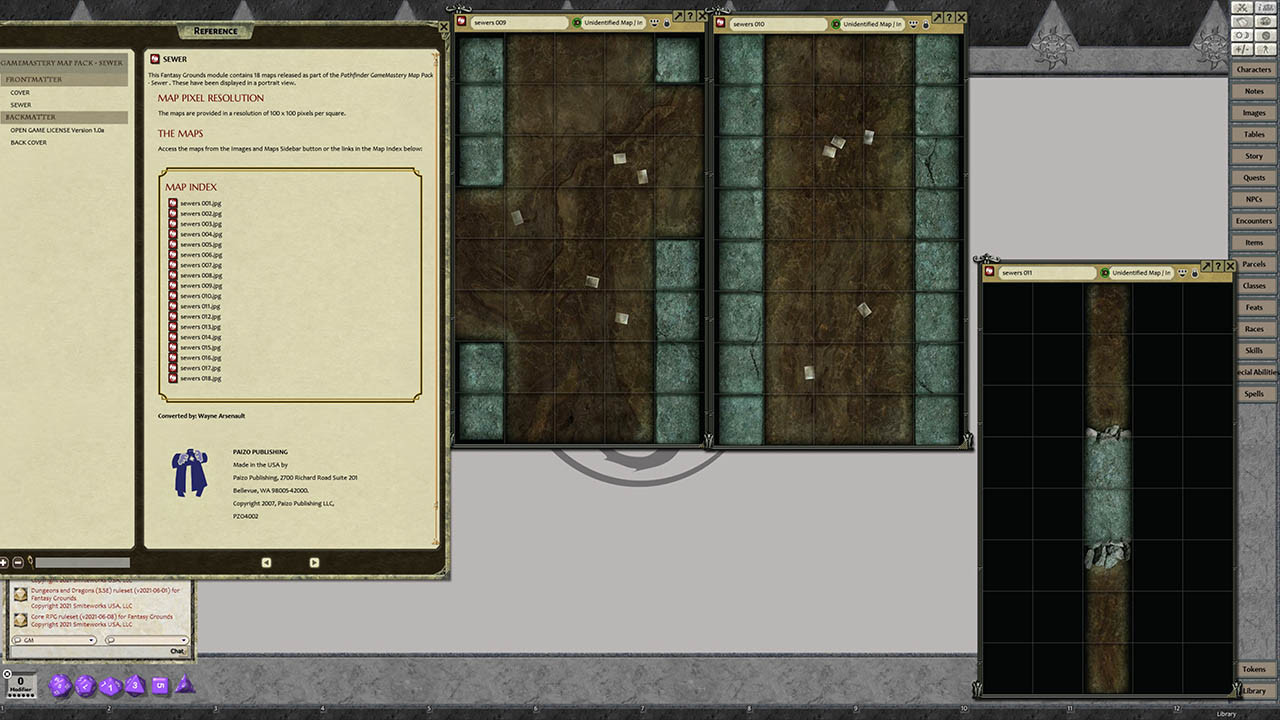The width and height of the screenshot is (1280, 720).
Task: Click the shortcut arrow icon on sewers 010 window
Action: (937, 17)
